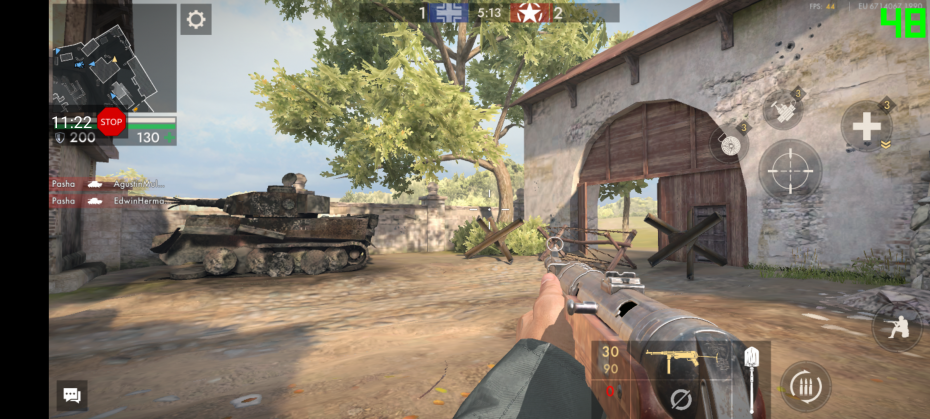The image size is (930, 419).
Task: Throw the hand grenade item
Action: coord(783,109)
